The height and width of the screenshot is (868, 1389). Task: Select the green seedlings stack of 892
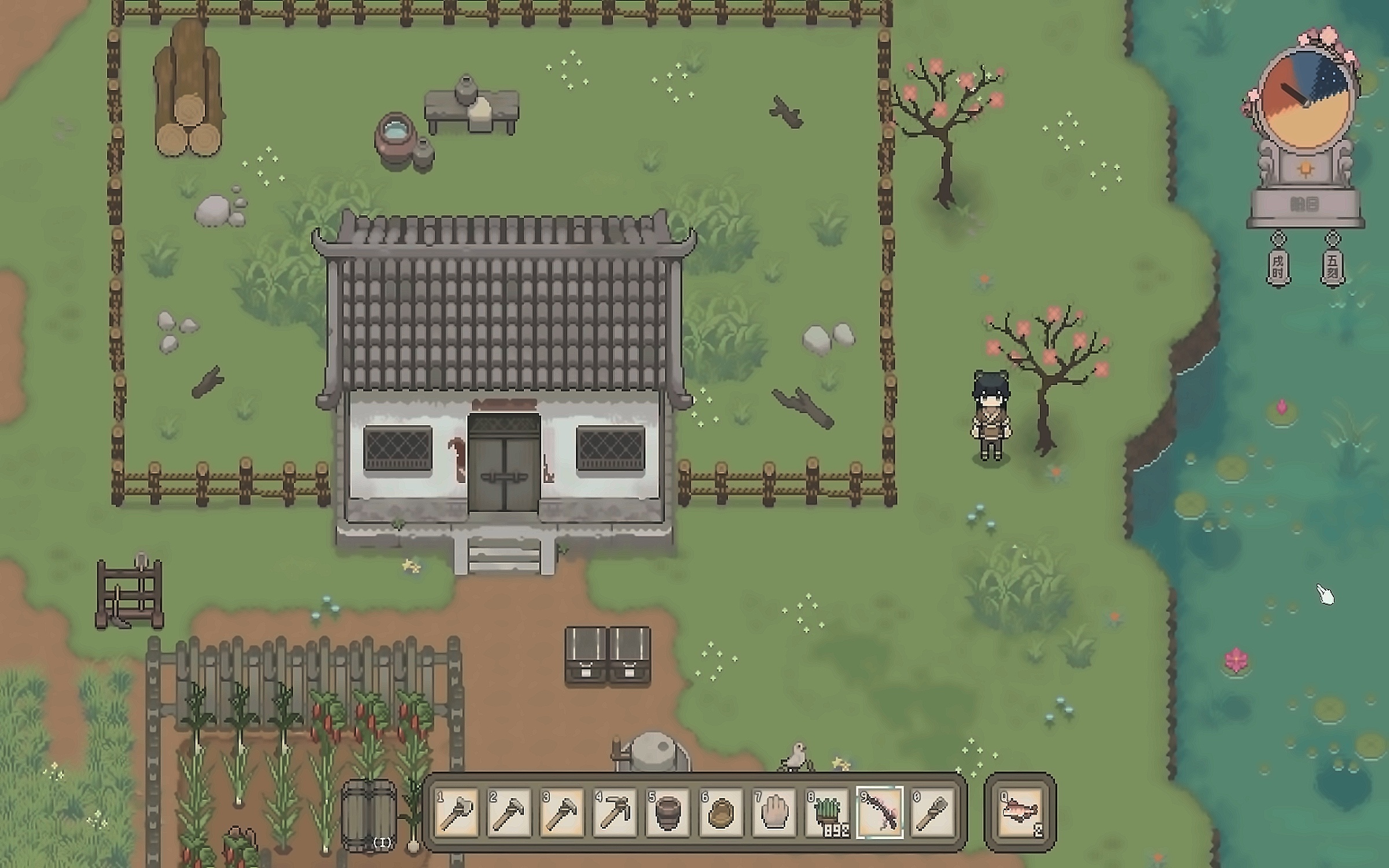[x=828, y=812]
